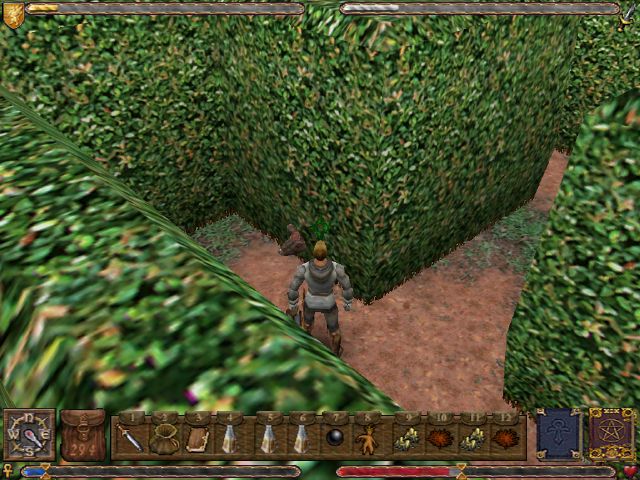
Task: Open the blue ankh journal
Action: click(558, 434)
